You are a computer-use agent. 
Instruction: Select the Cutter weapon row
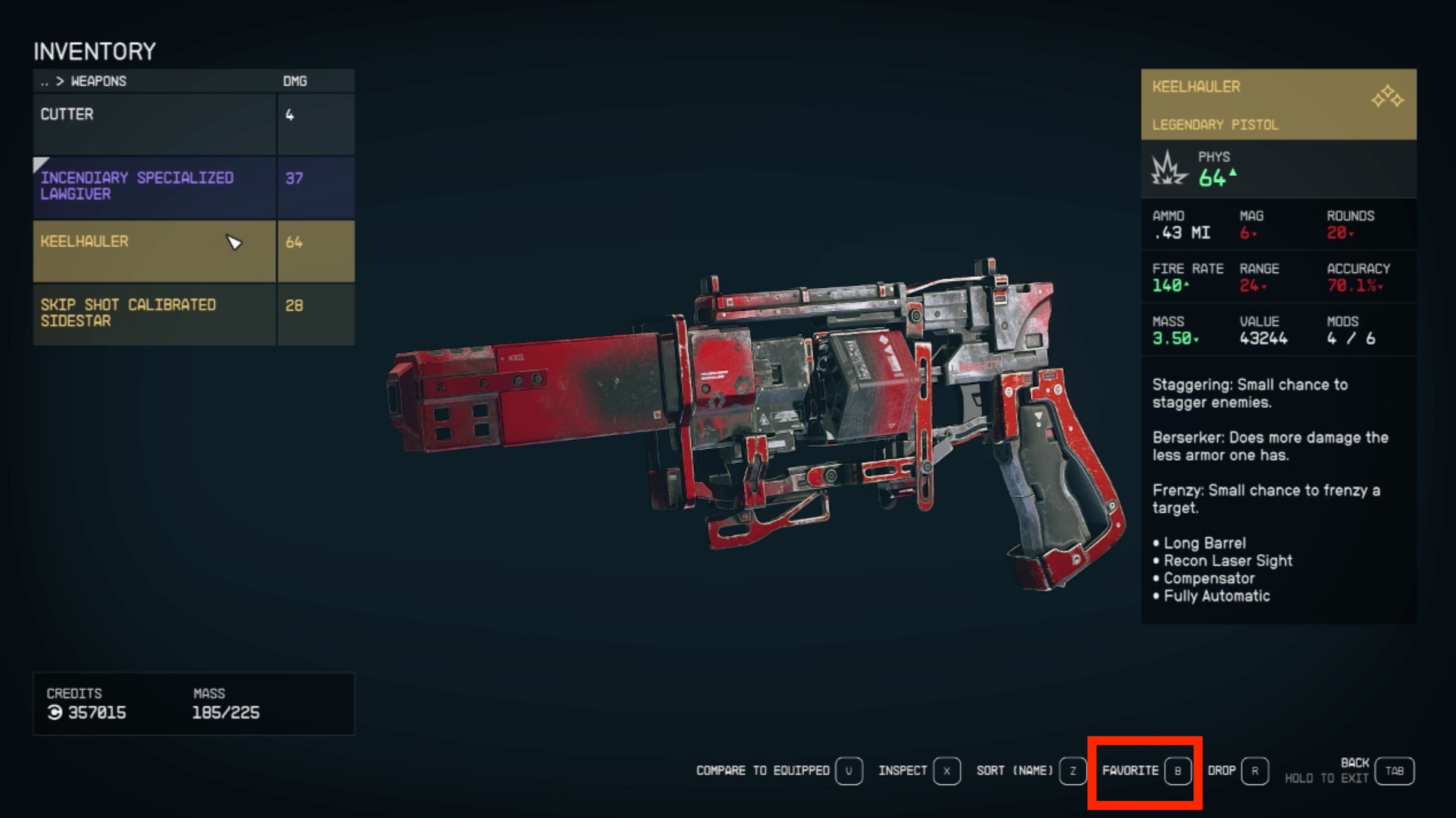pos(155,124)
